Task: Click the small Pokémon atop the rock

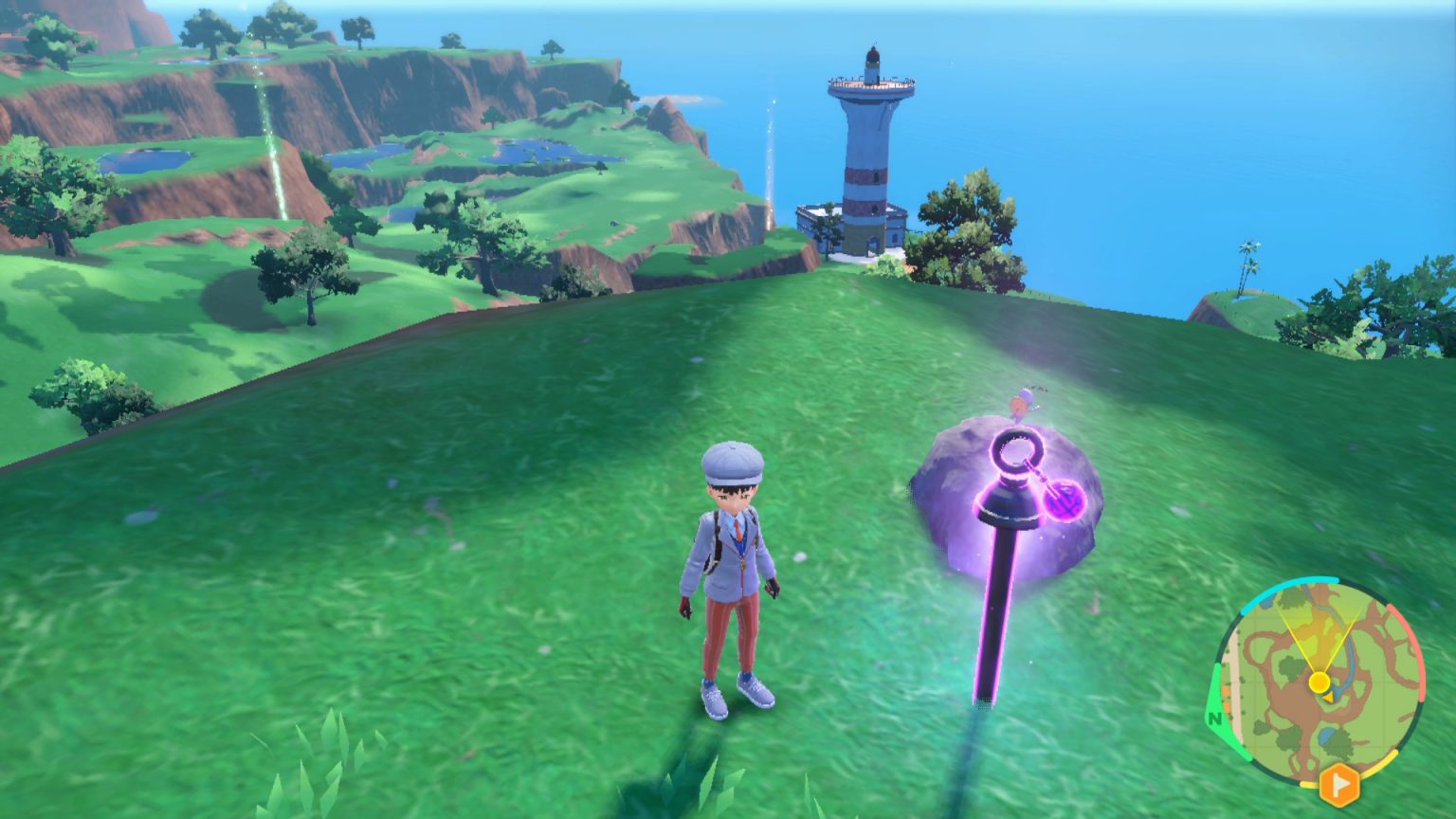Action: 1022,400
